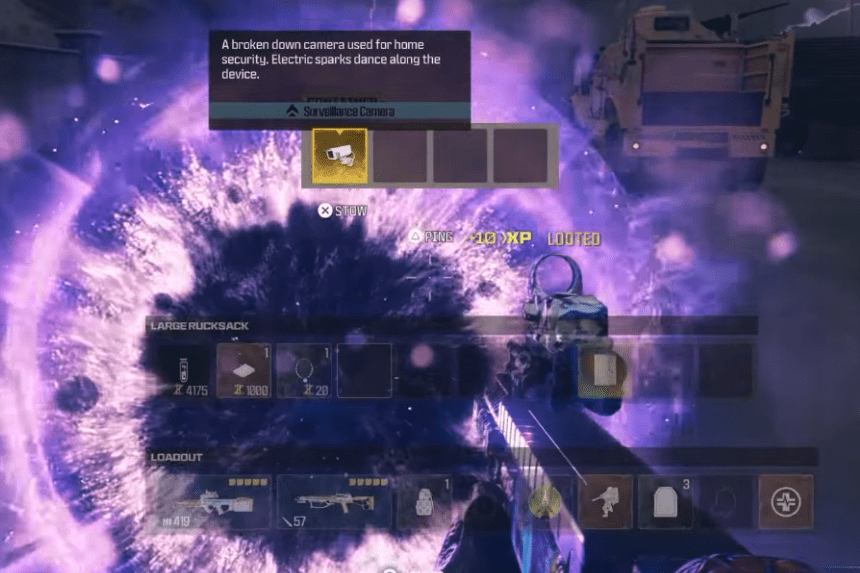Screen dimensions: 860x573
Task: Select the Surveillance Camera loot item
Action: tap(340, 156)
